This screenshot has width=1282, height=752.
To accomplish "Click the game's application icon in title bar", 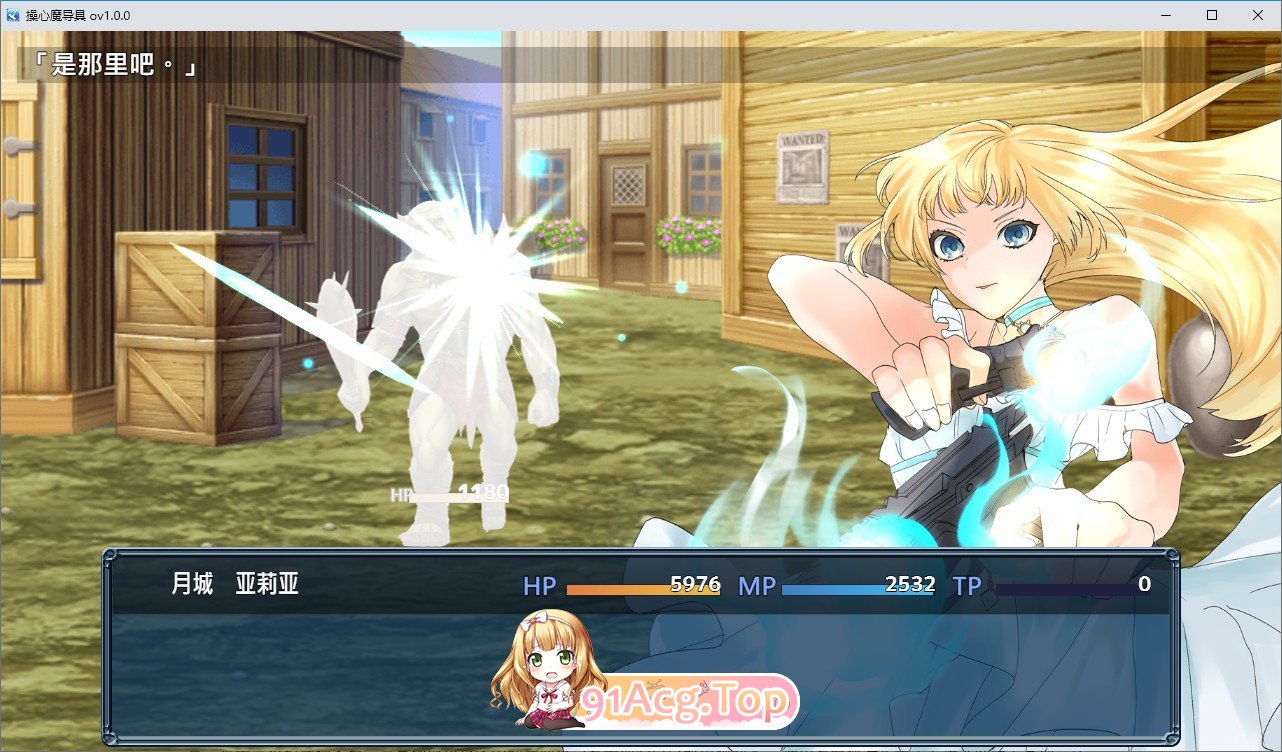I will [x=14, y=15].
